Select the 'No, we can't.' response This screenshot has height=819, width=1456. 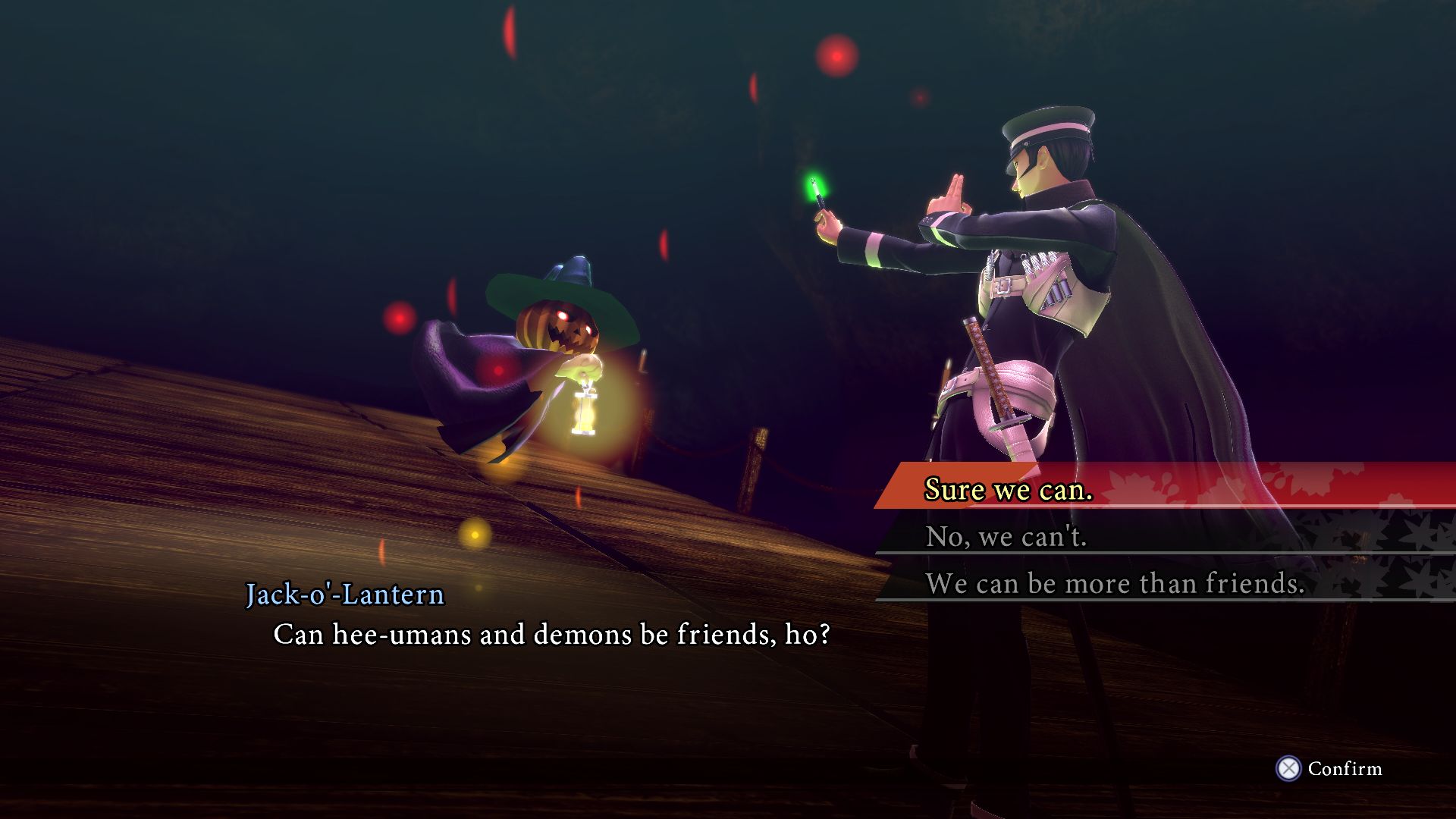pos(1007,537)
